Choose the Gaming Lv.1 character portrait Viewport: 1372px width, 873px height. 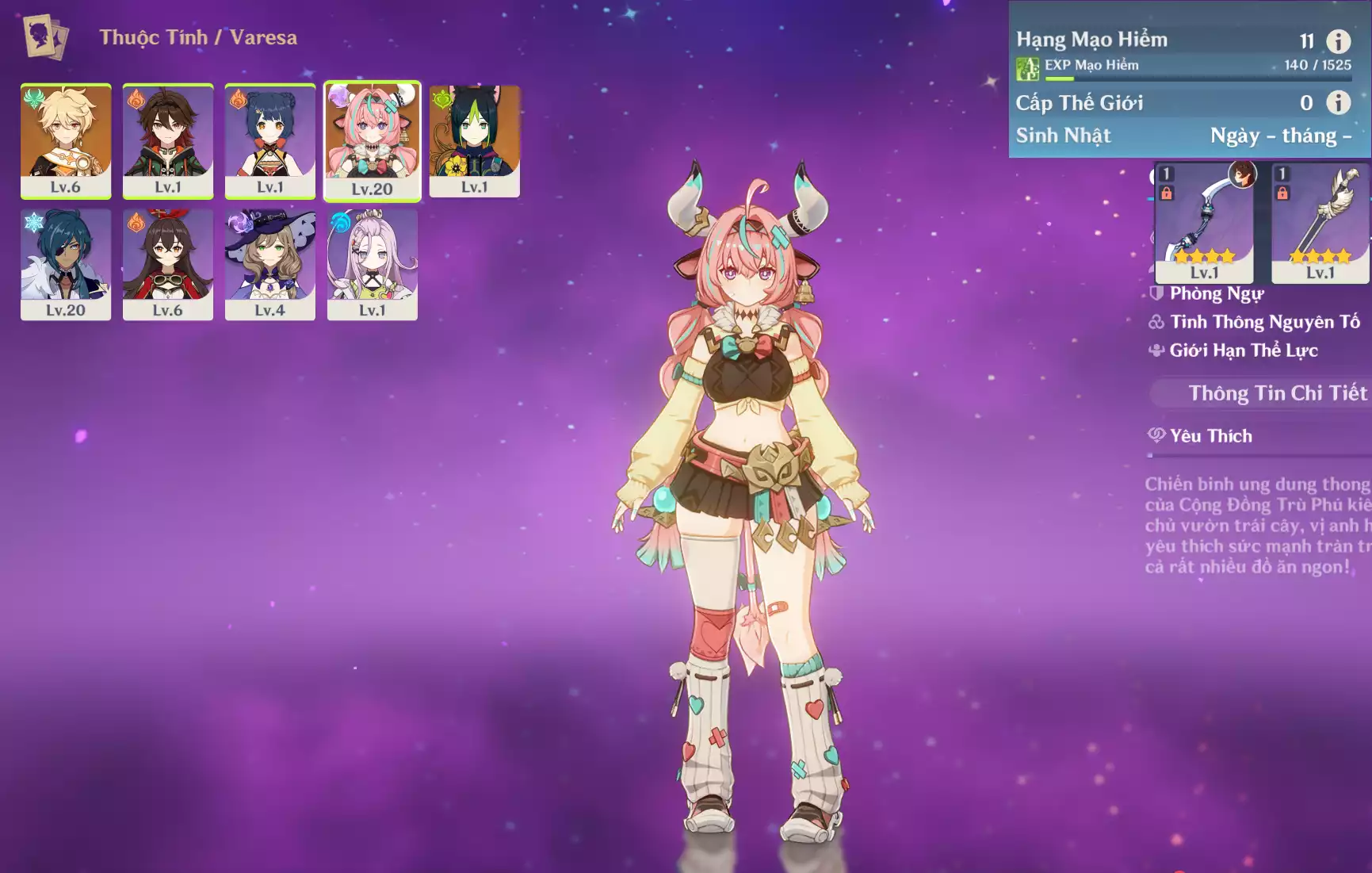click(x=168, y=140)
